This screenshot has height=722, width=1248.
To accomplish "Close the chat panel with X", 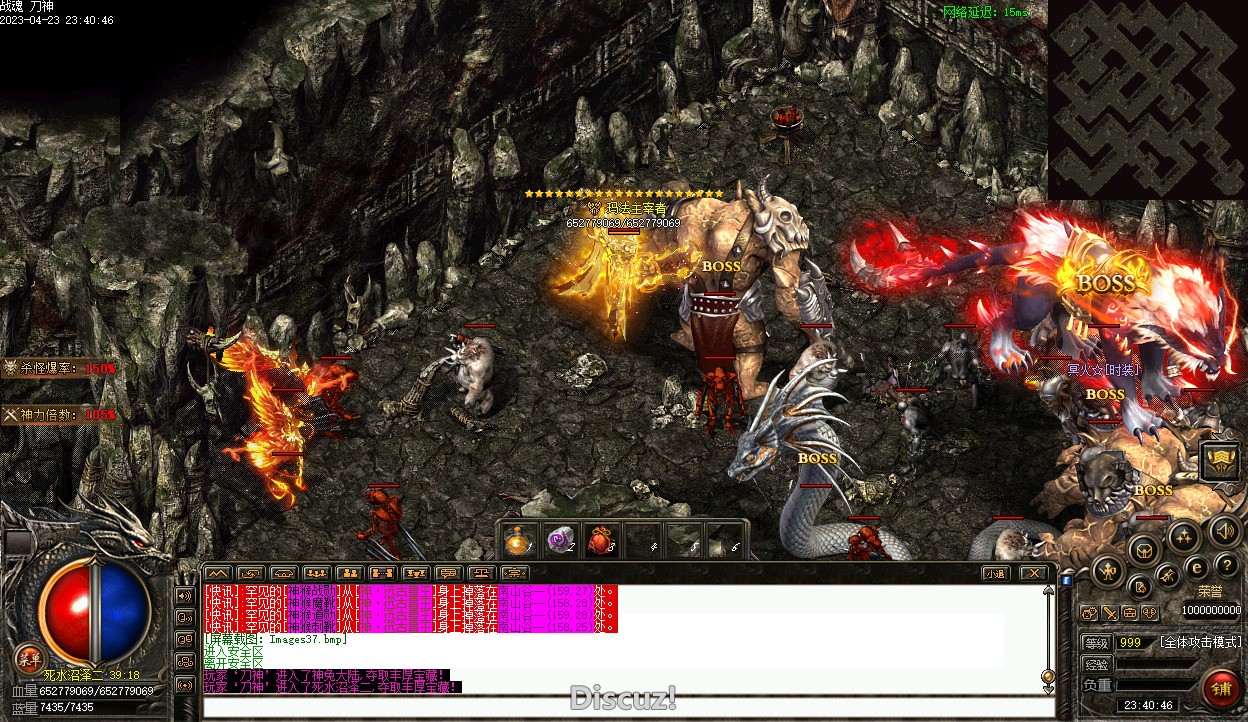I will [x=1033, y=573].
